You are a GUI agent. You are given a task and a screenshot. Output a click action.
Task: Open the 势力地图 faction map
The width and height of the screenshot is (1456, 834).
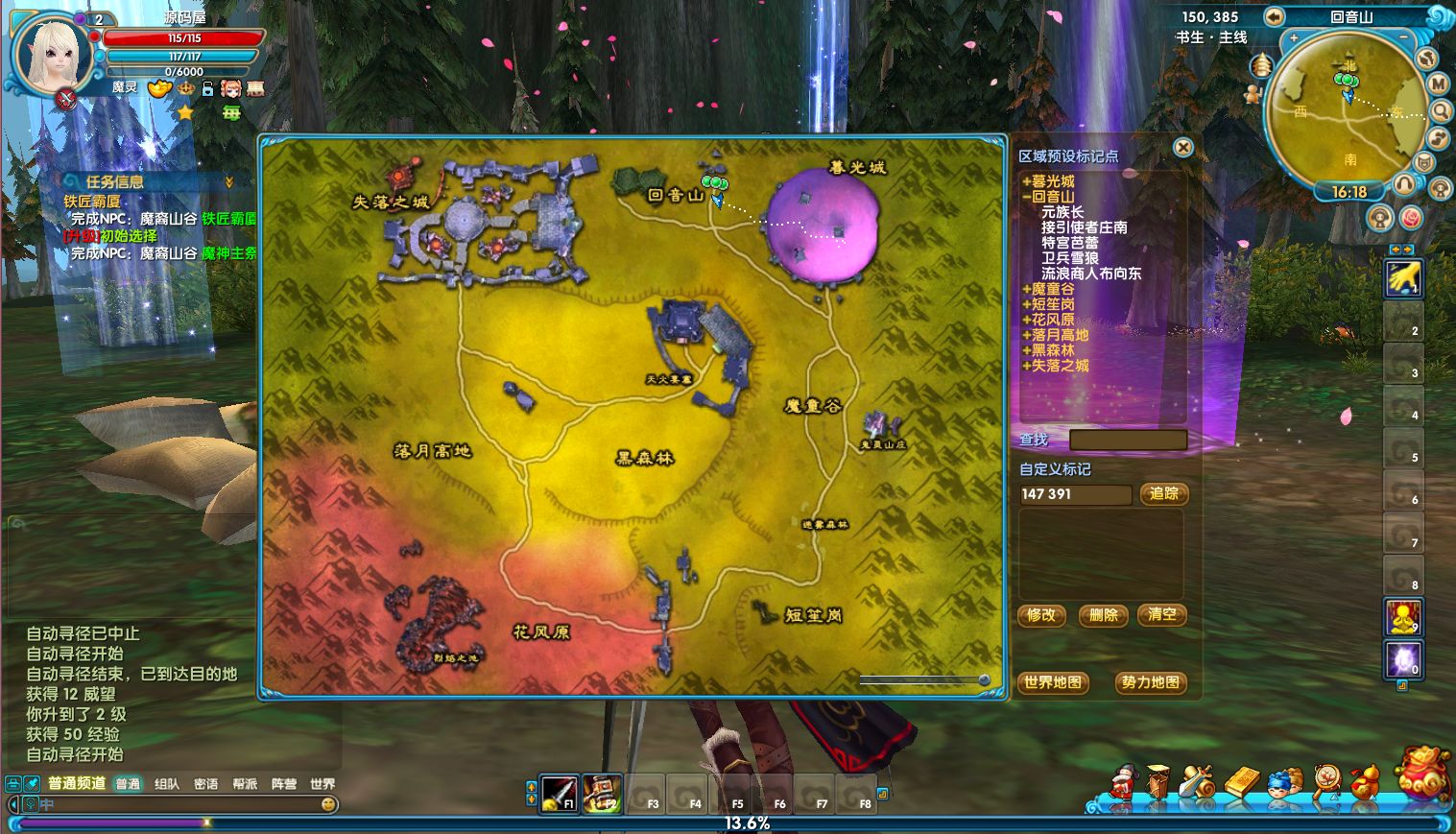pyautogui.click(x=1150, y=682)
